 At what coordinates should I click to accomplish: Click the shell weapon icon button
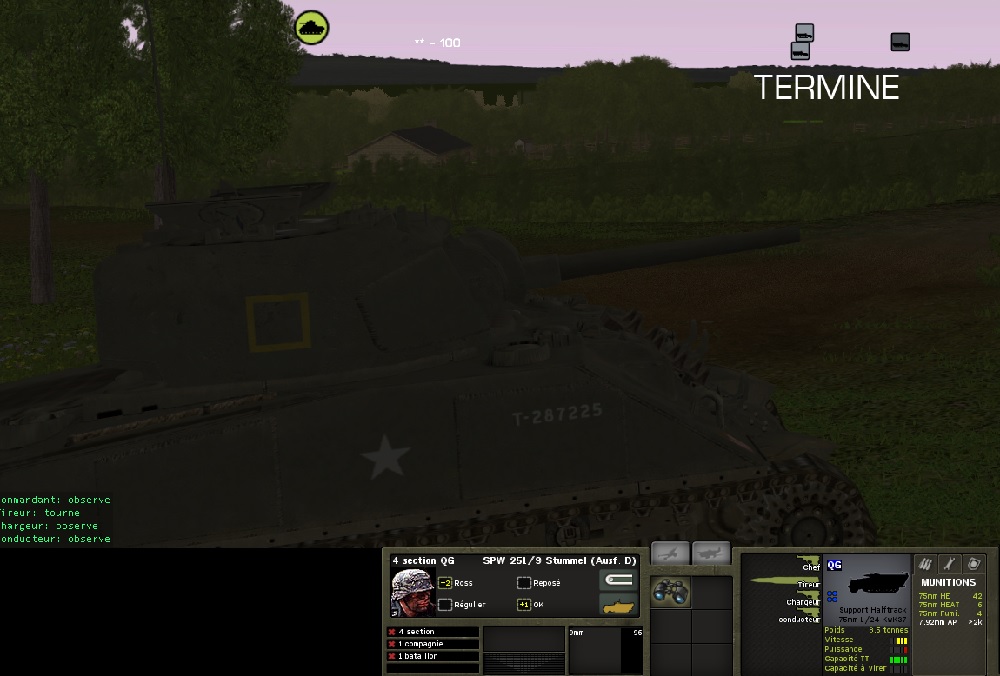(618, 580)
